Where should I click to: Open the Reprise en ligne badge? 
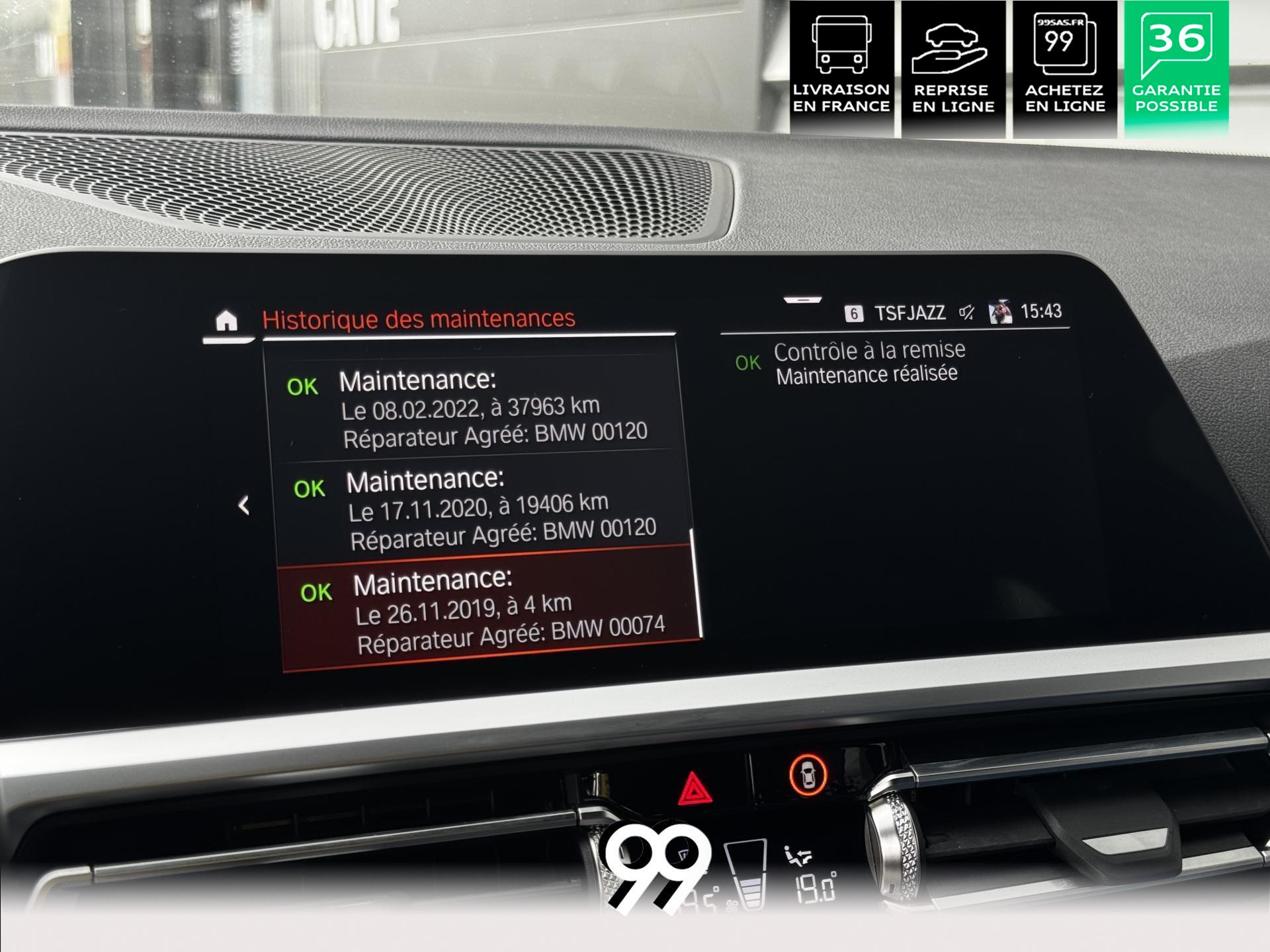(953, 68)
